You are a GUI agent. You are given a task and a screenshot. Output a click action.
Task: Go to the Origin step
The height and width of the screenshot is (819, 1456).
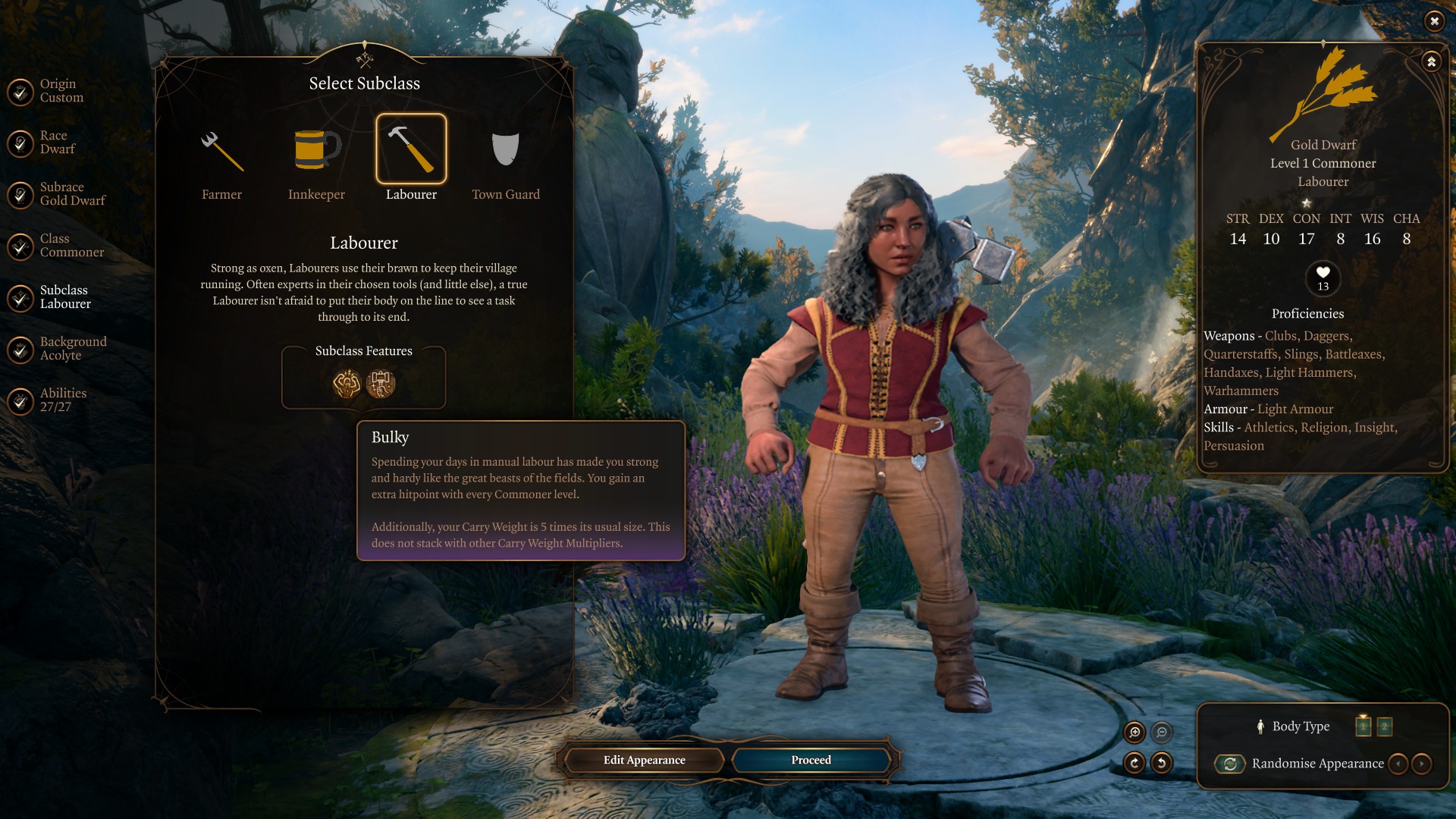20,92
